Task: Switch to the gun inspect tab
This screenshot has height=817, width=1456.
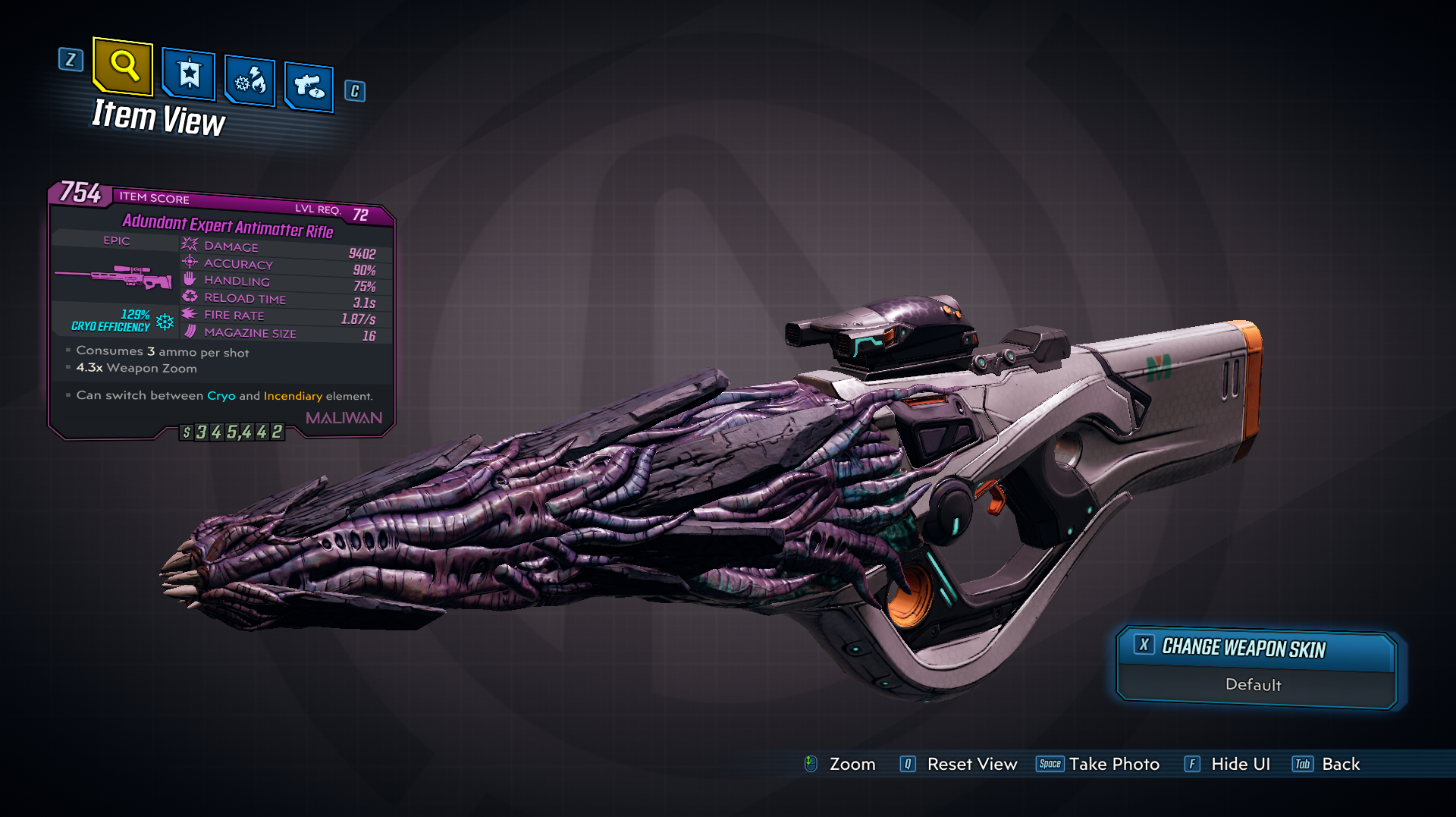Action: coord(309,86)
